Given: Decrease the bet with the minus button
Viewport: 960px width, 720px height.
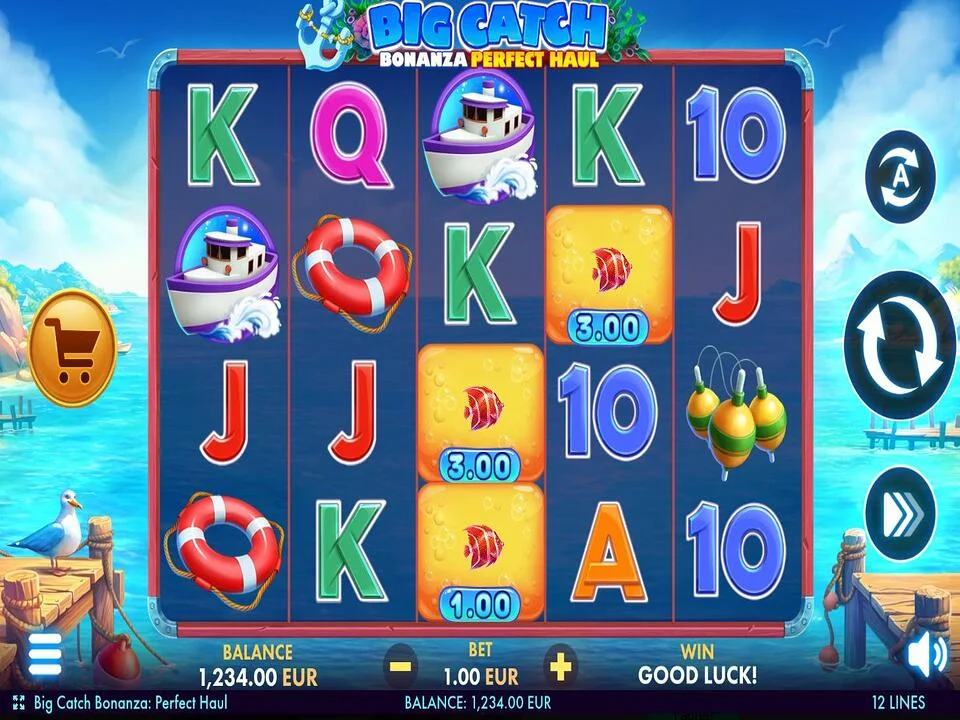Looking at the screenshot, I should pyautogui.click(x=400, y=664).
